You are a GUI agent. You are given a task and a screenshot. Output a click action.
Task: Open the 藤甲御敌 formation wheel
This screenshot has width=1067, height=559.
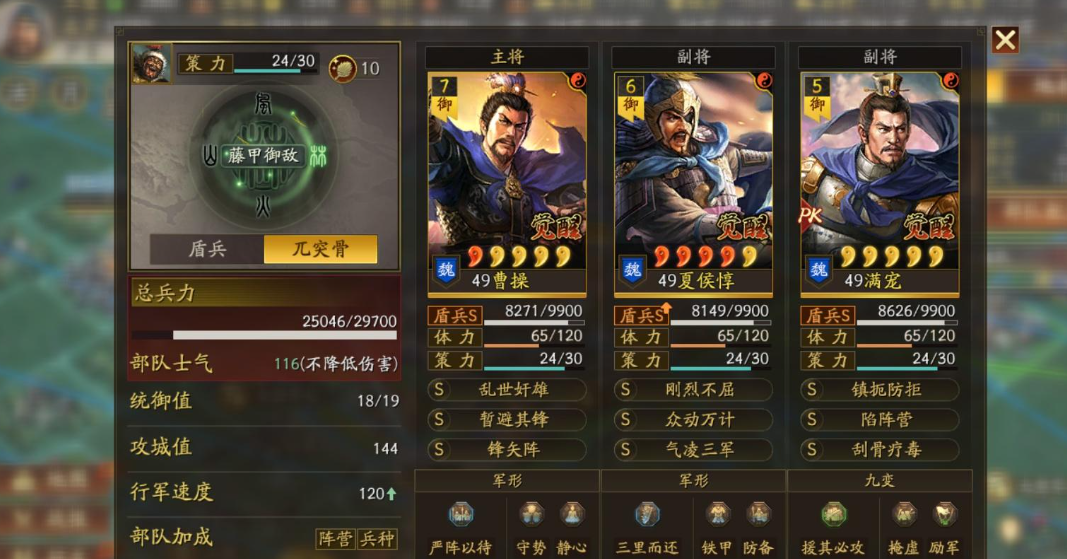click(x=264, y=156)
